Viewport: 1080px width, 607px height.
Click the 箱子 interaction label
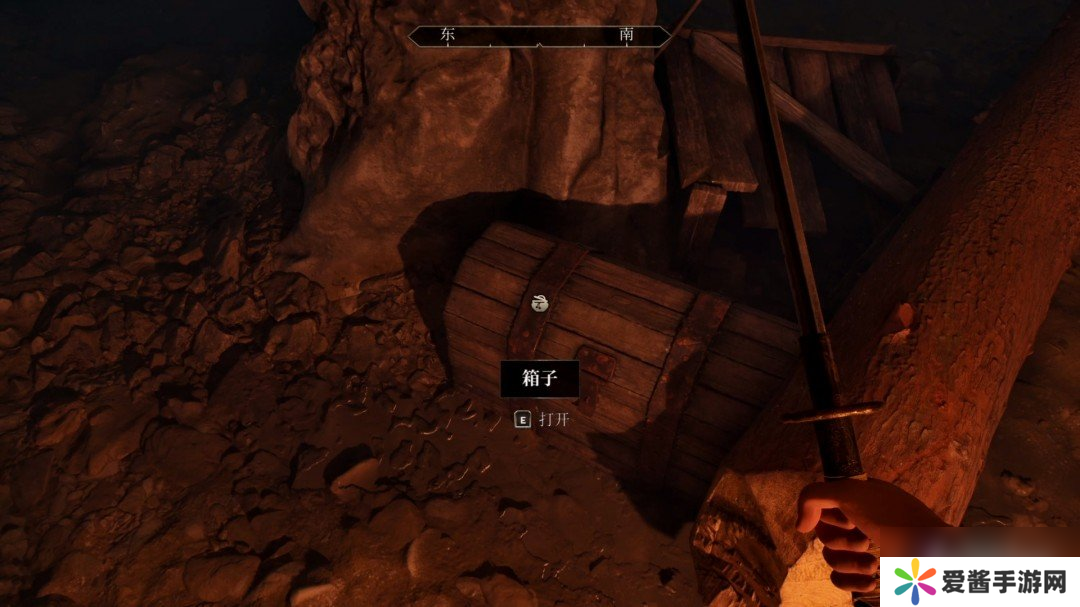point(539,379)
